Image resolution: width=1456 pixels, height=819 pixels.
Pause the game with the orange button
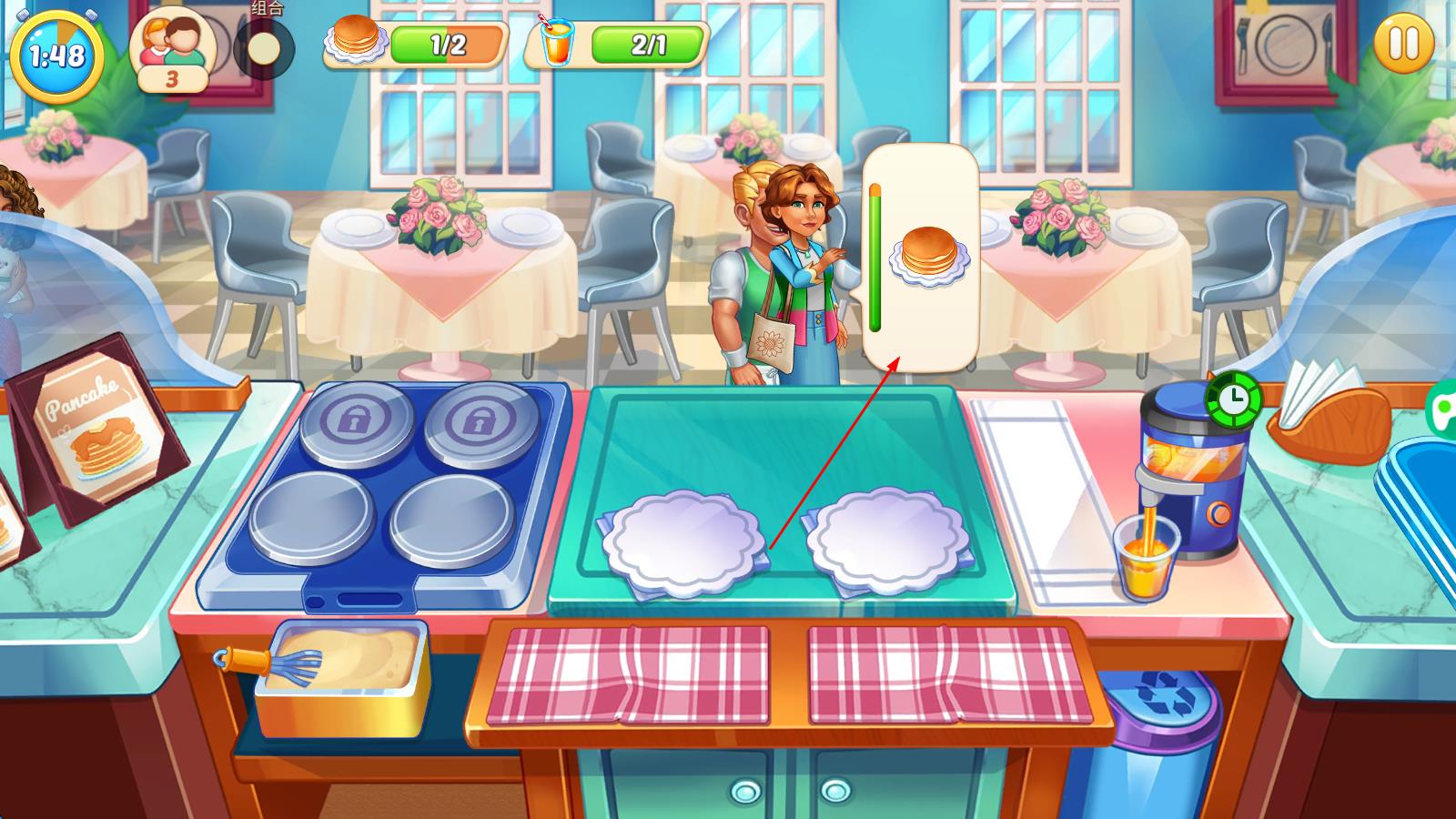click(x=1402, y=44)
